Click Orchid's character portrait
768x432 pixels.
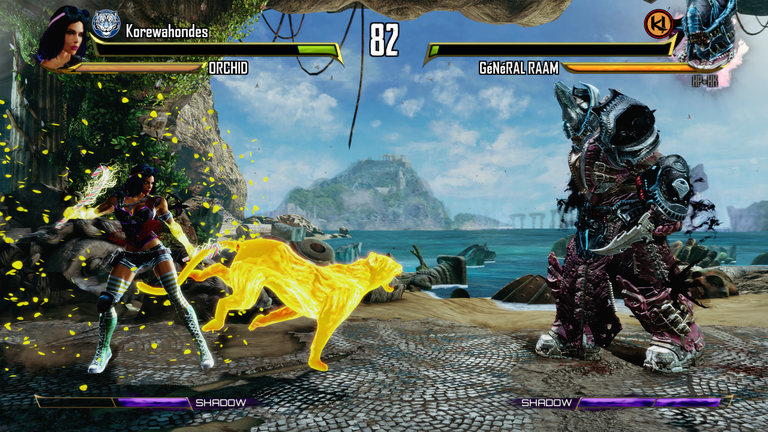[x=61, y=36]
